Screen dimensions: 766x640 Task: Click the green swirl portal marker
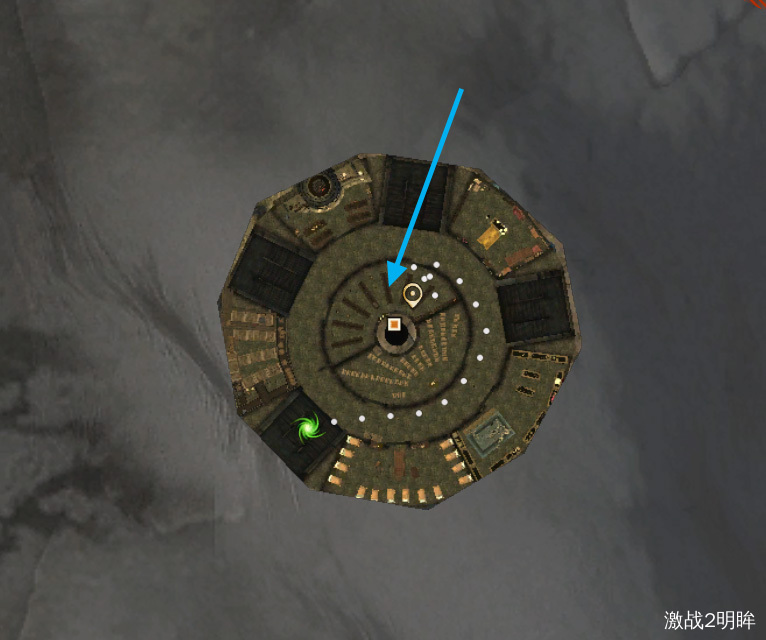(307, 430)
